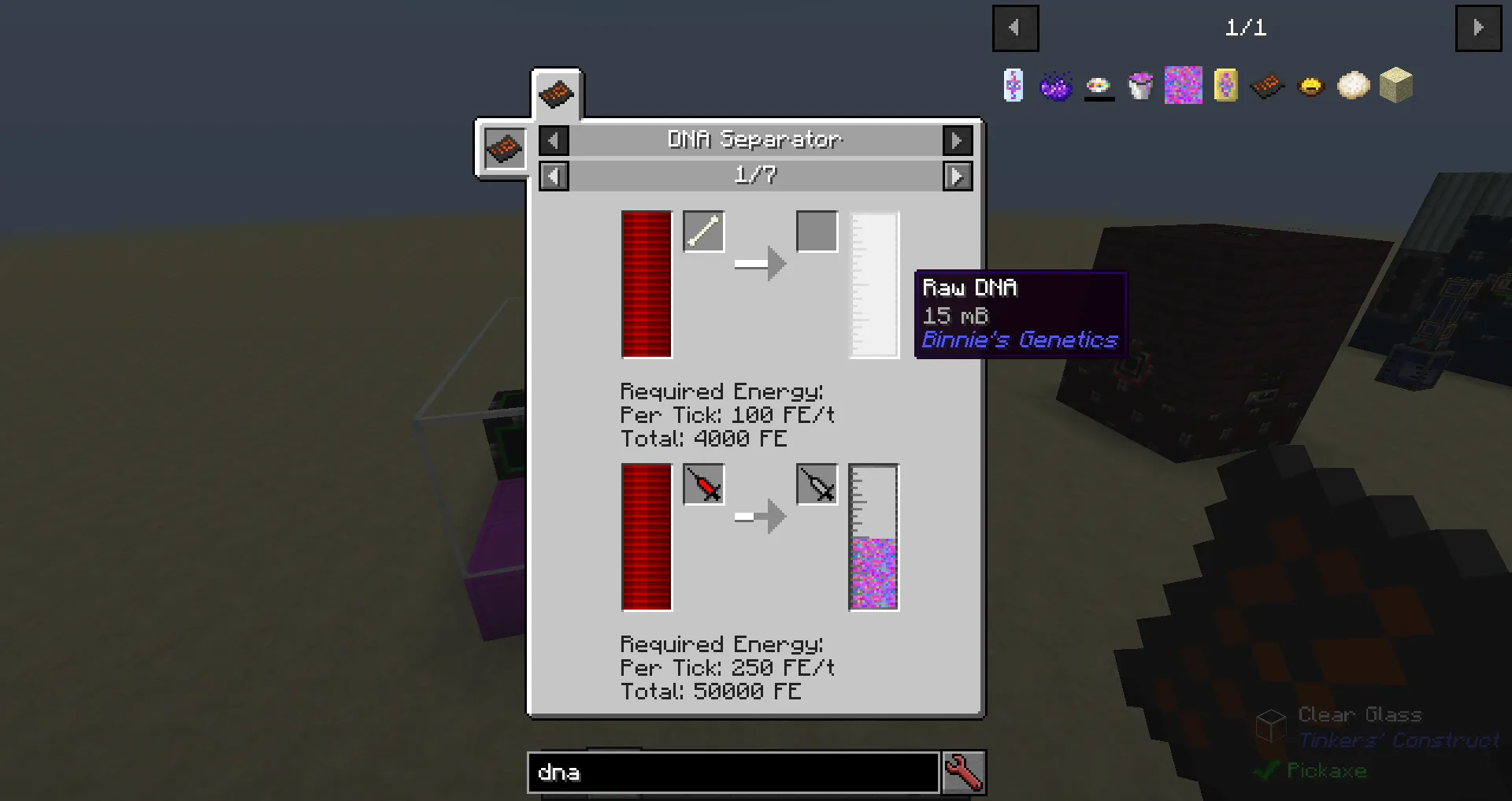The image size is (1512, 801).
Task: Click the Raw DNA fluid gauge
Action: pos(874,284)
